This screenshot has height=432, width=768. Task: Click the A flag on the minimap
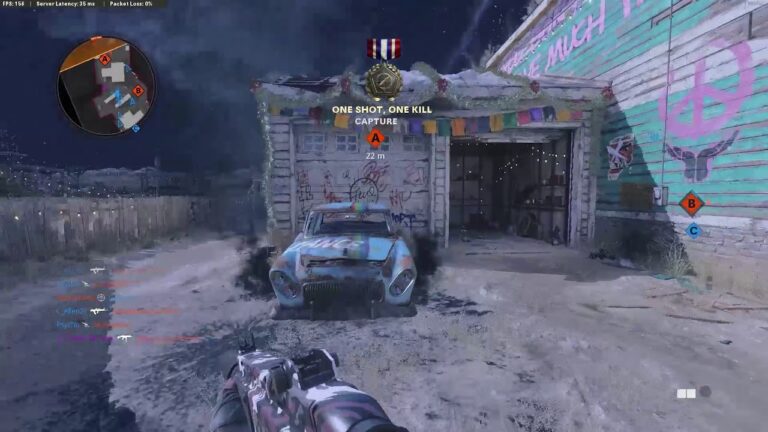pos(105,59)
